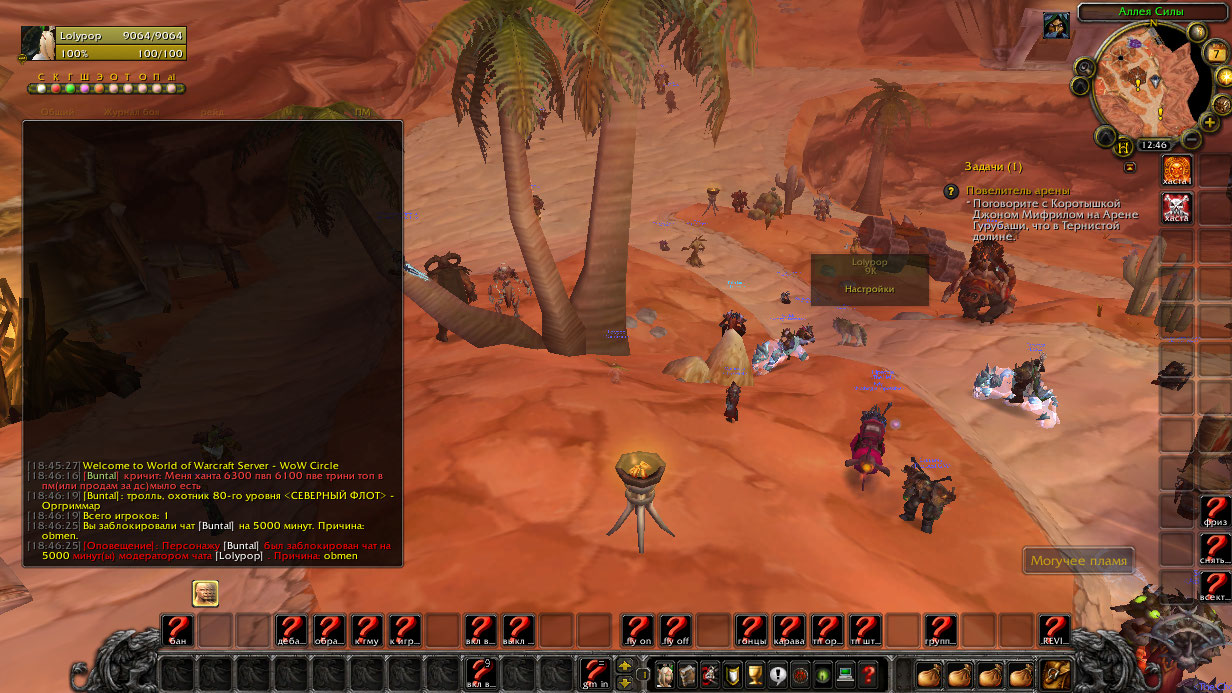Activate the "бан" macro button
The width and height of the screenshot is (1232, 693).
pyautogui.click(x=177, y=630)
